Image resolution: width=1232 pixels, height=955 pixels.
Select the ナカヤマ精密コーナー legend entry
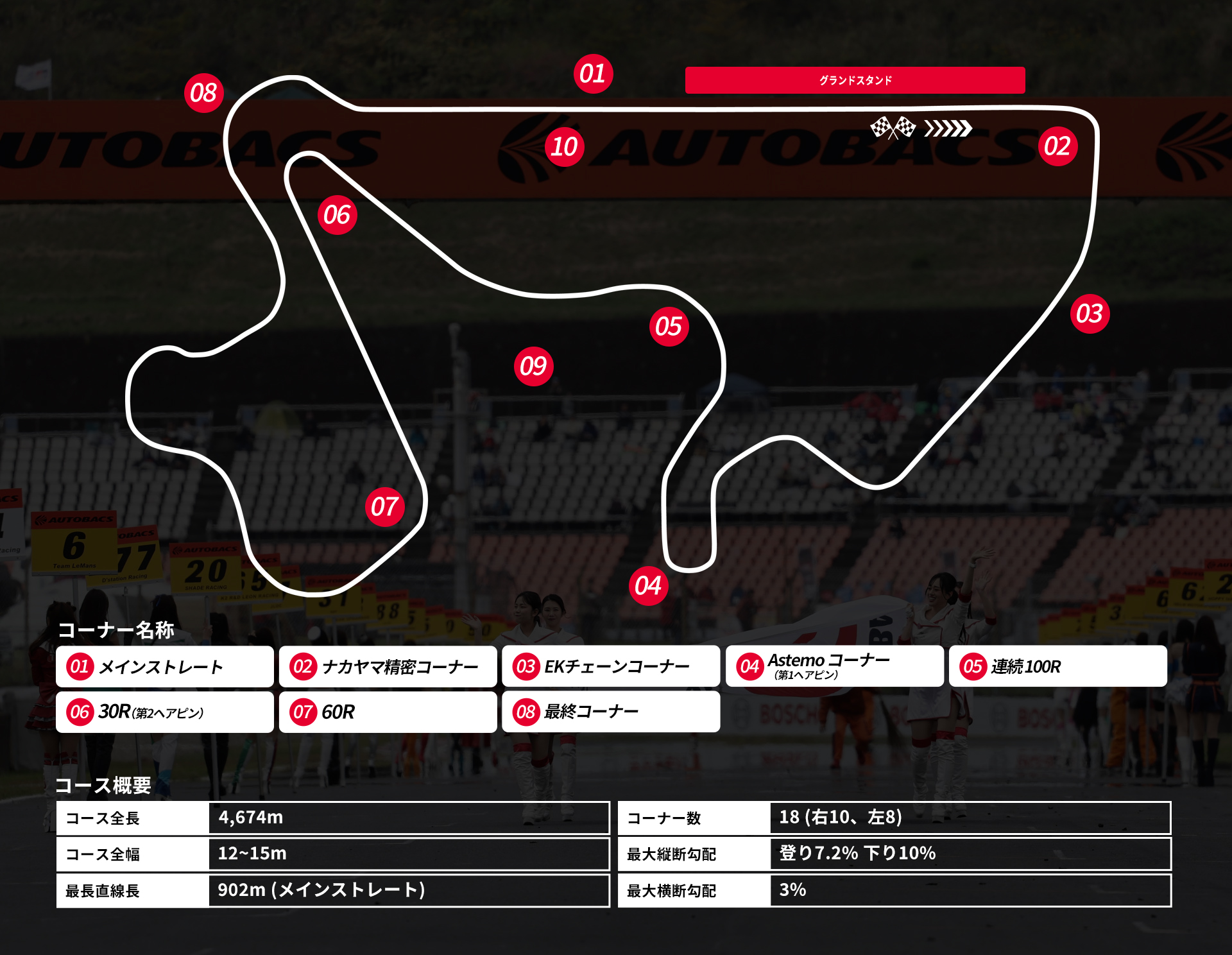(x=388, y=667)
